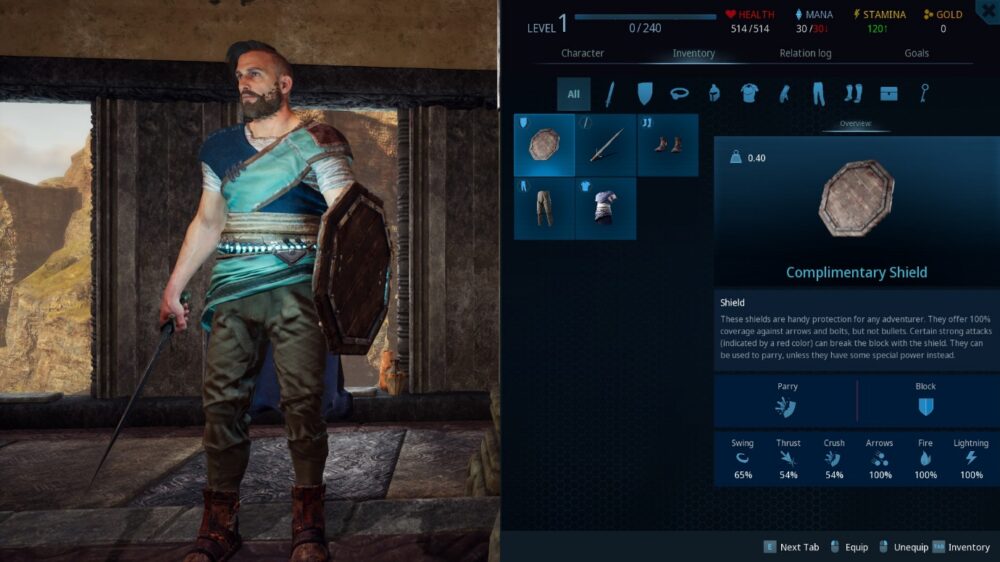This screenshot has width=1000, height=562.
Task: Filter inventory by trousers
Action: (x=818, y=94)
